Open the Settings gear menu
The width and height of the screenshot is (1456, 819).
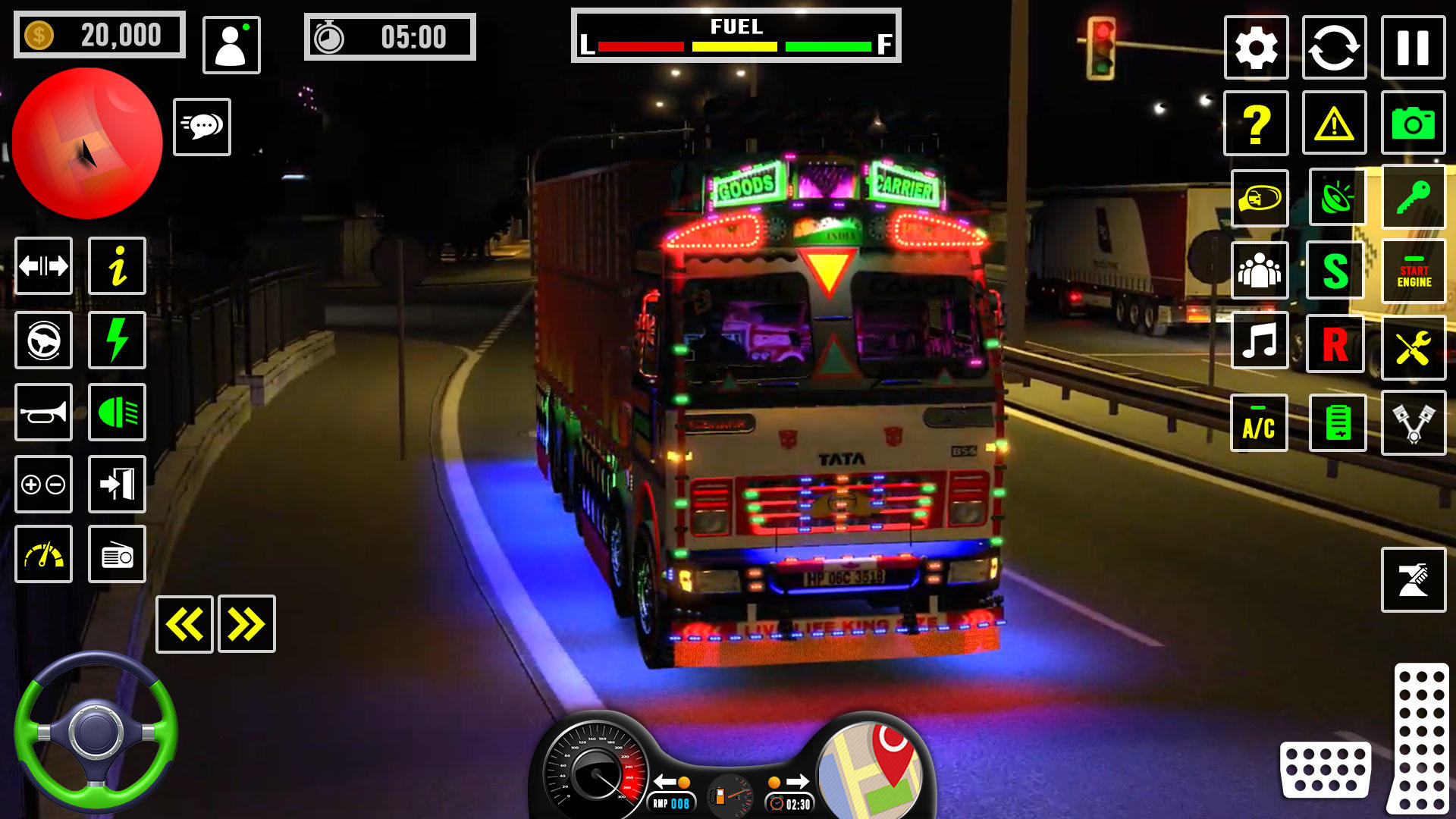pyautogui.click(x=1255, y=45)
